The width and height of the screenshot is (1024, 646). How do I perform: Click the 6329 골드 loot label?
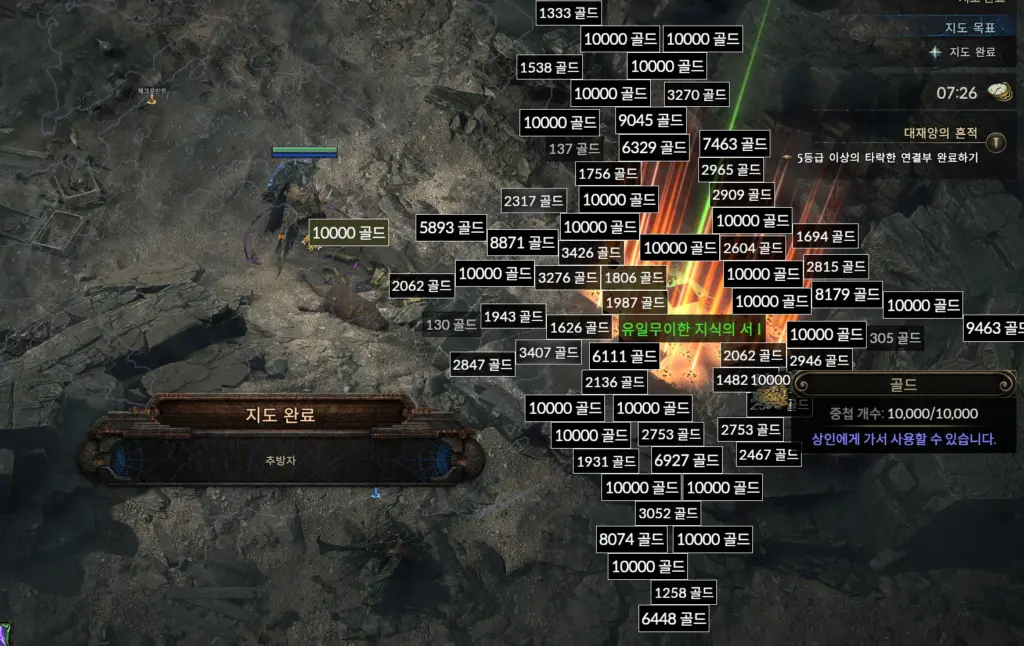click(654, 148)
